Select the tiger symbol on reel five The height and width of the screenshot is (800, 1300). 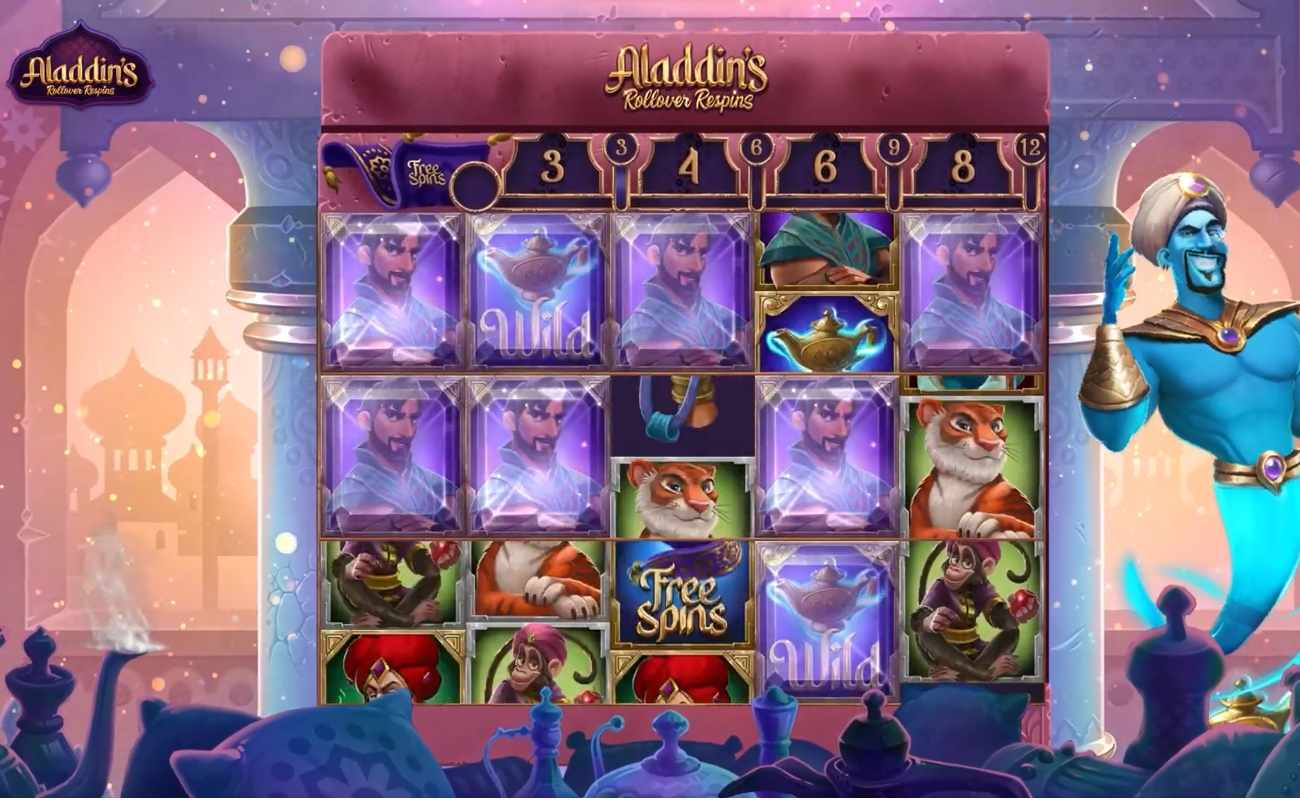[x=965, y=460]
